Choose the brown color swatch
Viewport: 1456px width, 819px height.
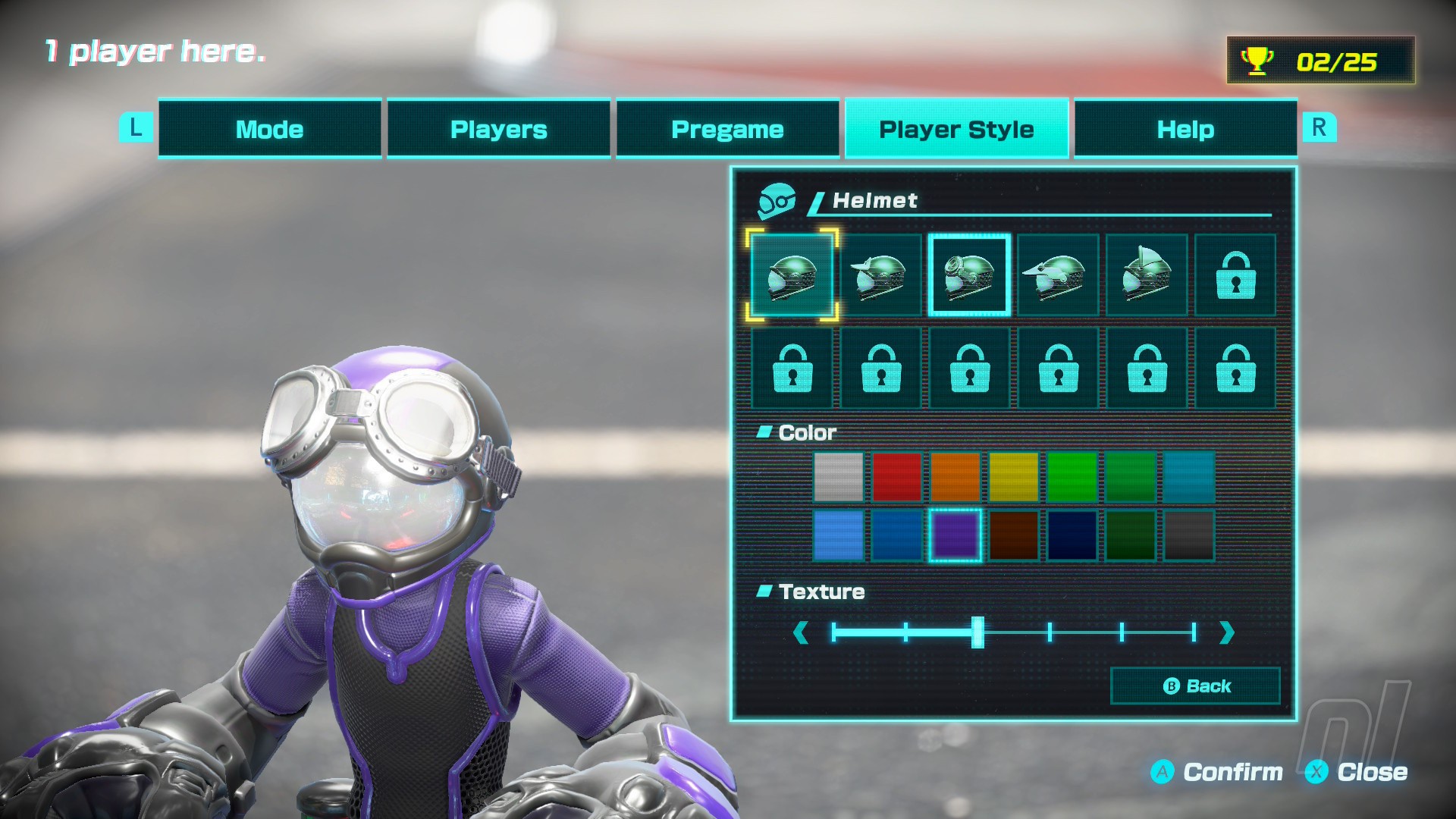(x=1013, y=535)
